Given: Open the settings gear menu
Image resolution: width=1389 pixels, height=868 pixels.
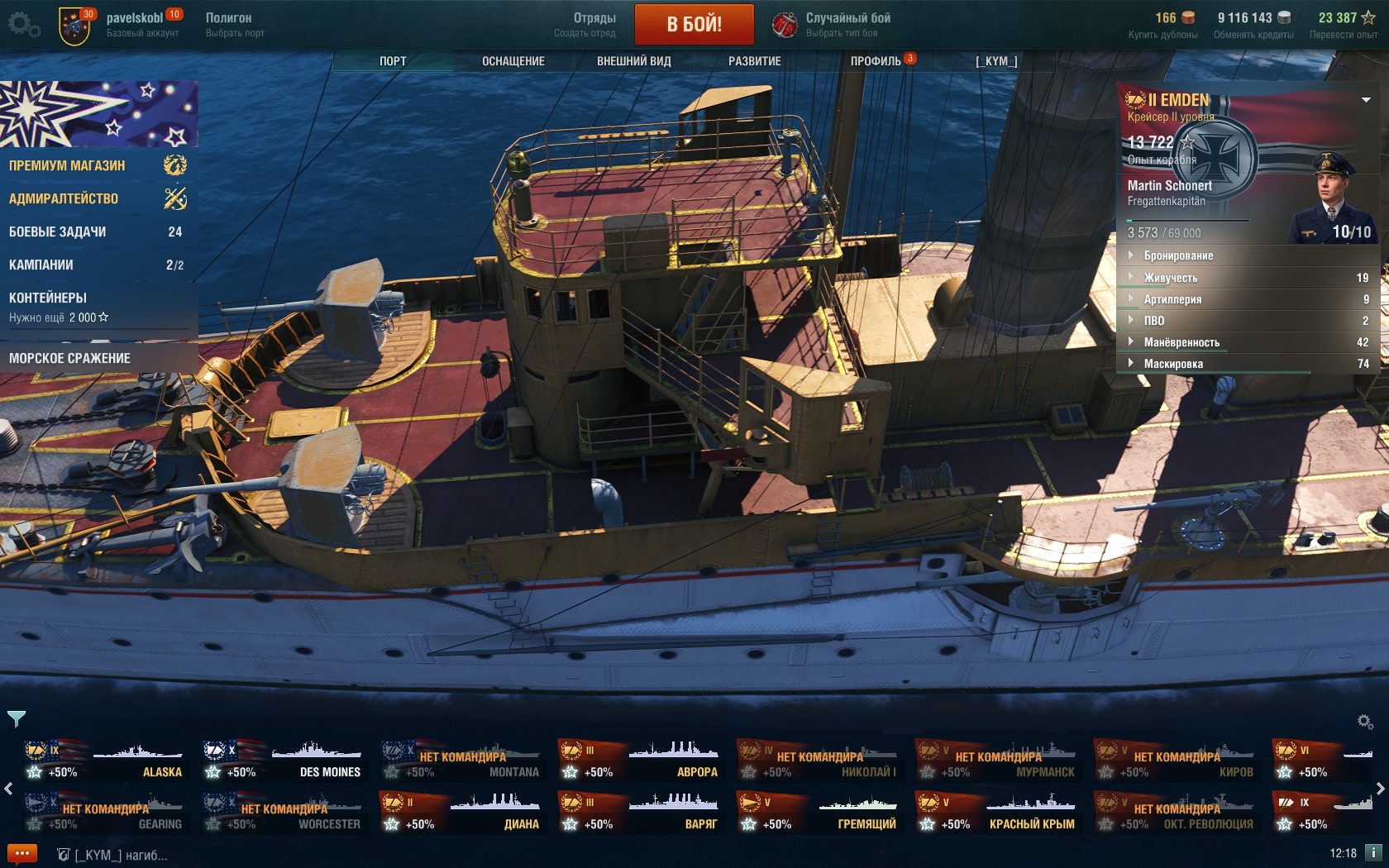Looking at the screenshot, I should pyautogui.click(x=22, y=24).
